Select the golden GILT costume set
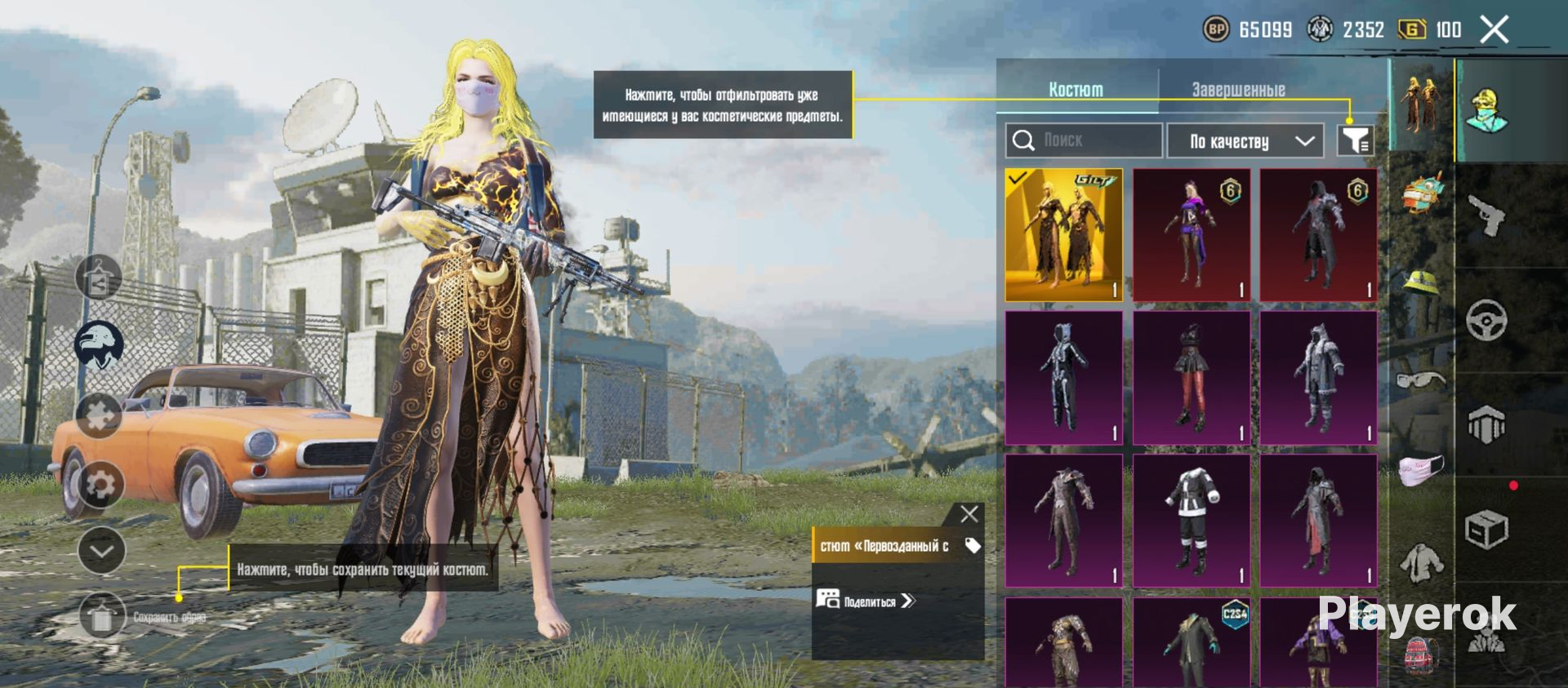 [x=1063, y=235]
